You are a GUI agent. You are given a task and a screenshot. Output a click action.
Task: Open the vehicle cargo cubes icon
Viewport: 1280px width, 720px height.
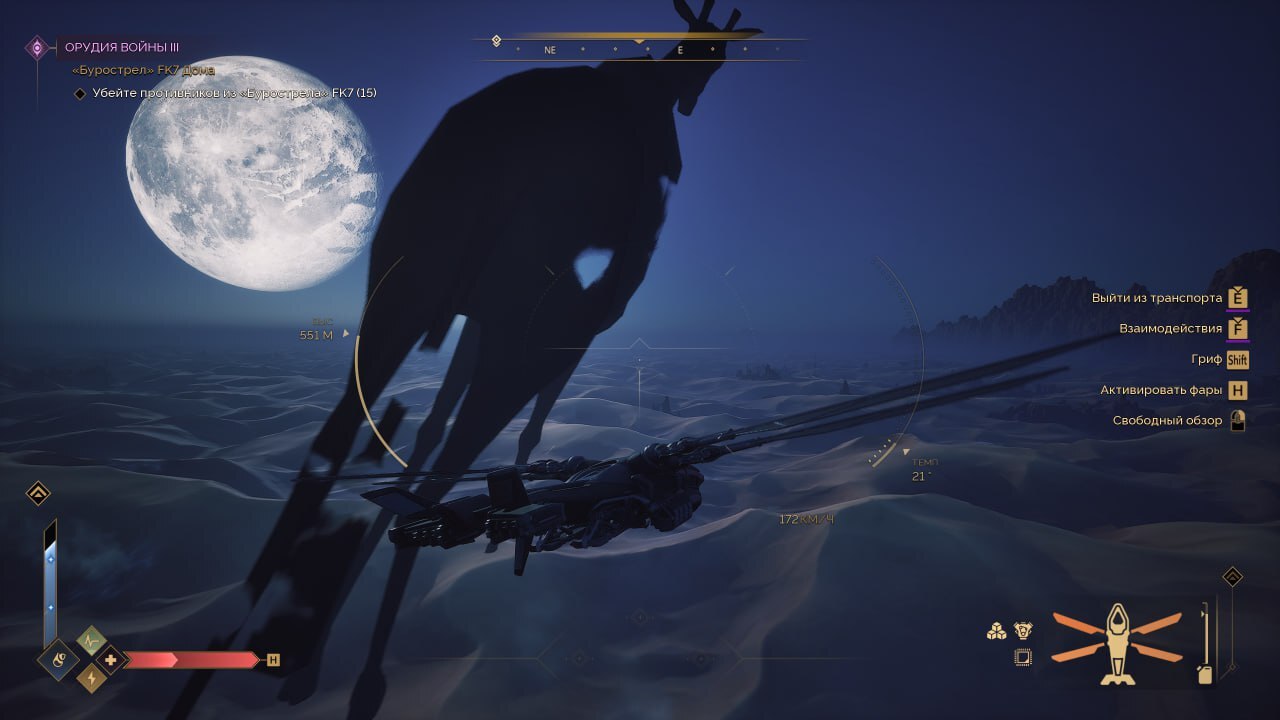click(x=996, y=631)
